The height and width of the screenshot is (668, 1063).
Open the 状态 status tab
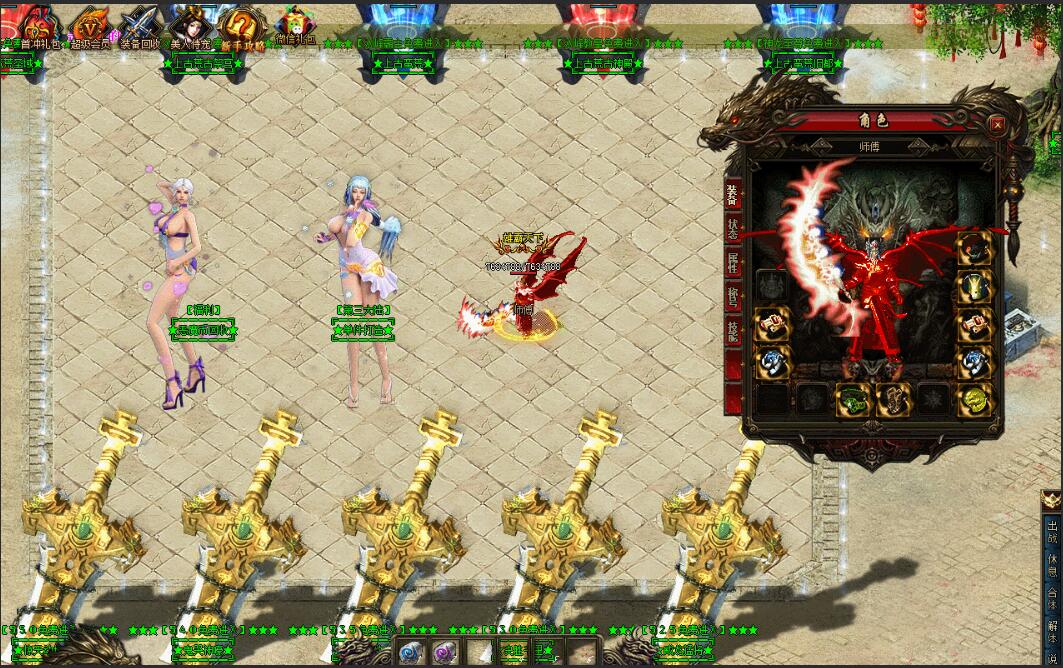click(733, 228)
